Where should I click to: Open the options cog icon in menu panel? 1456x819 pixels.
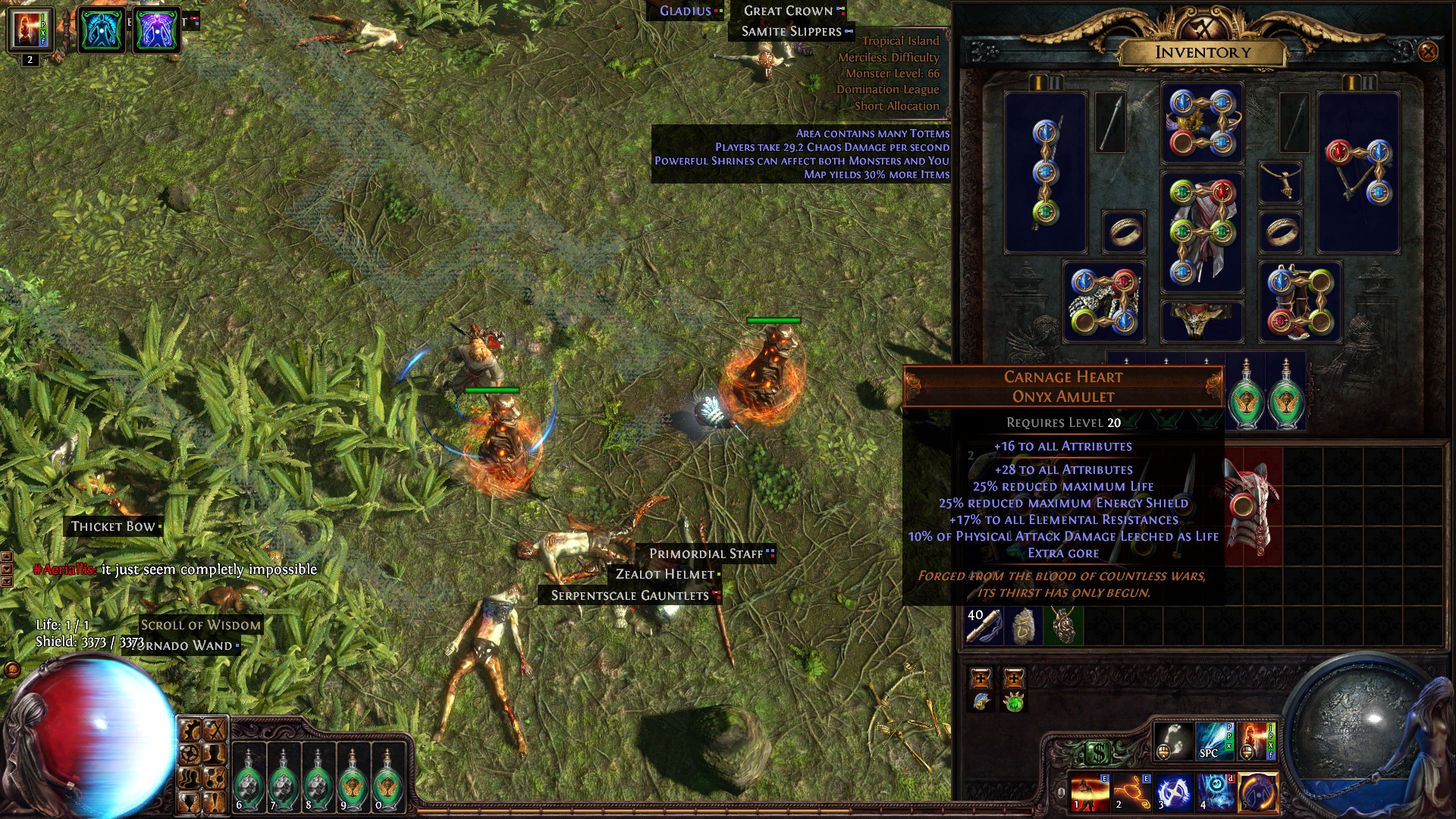(189, 730)
